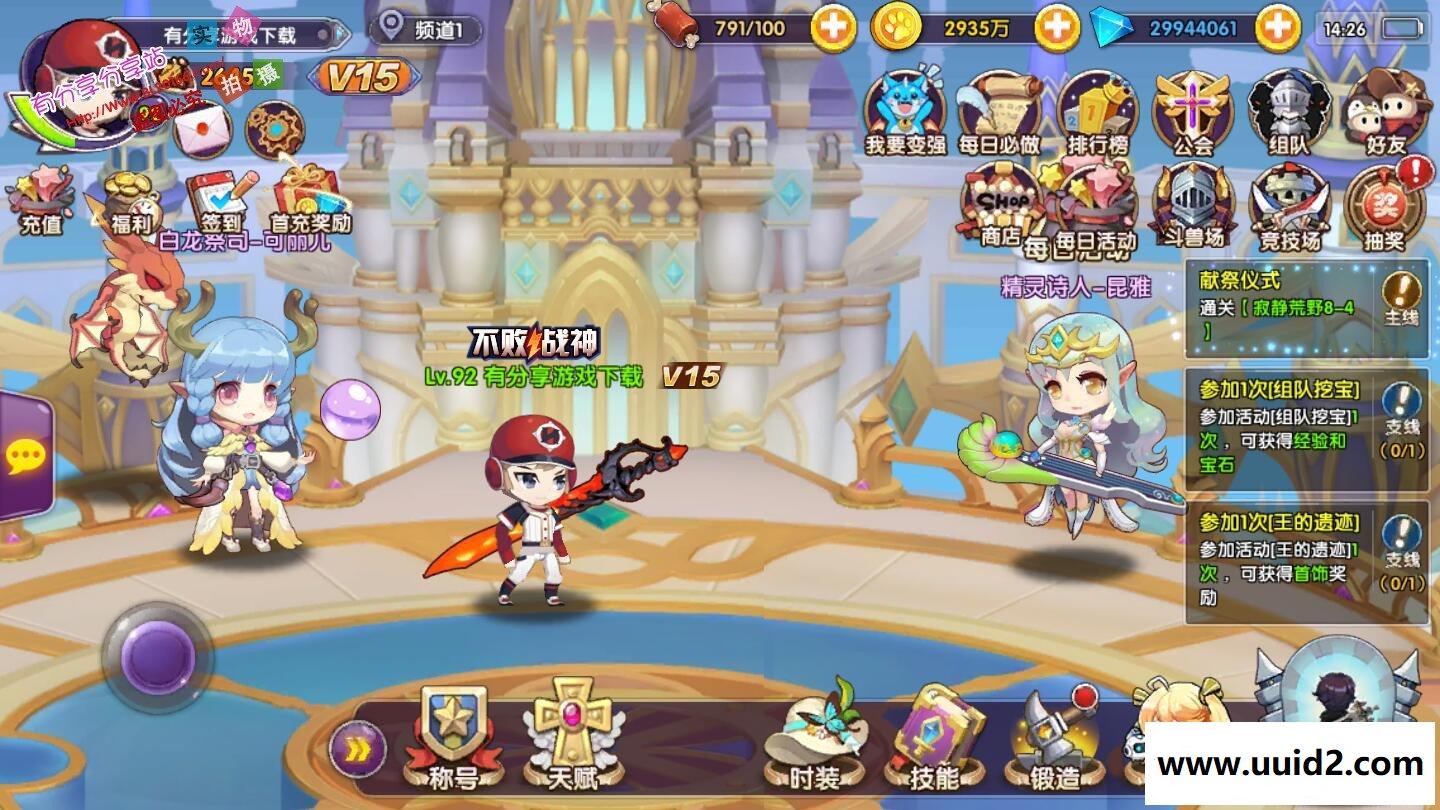Open the mail envelope icon
The height and width of the screenshot is (810, 1440).
(203, 130)
